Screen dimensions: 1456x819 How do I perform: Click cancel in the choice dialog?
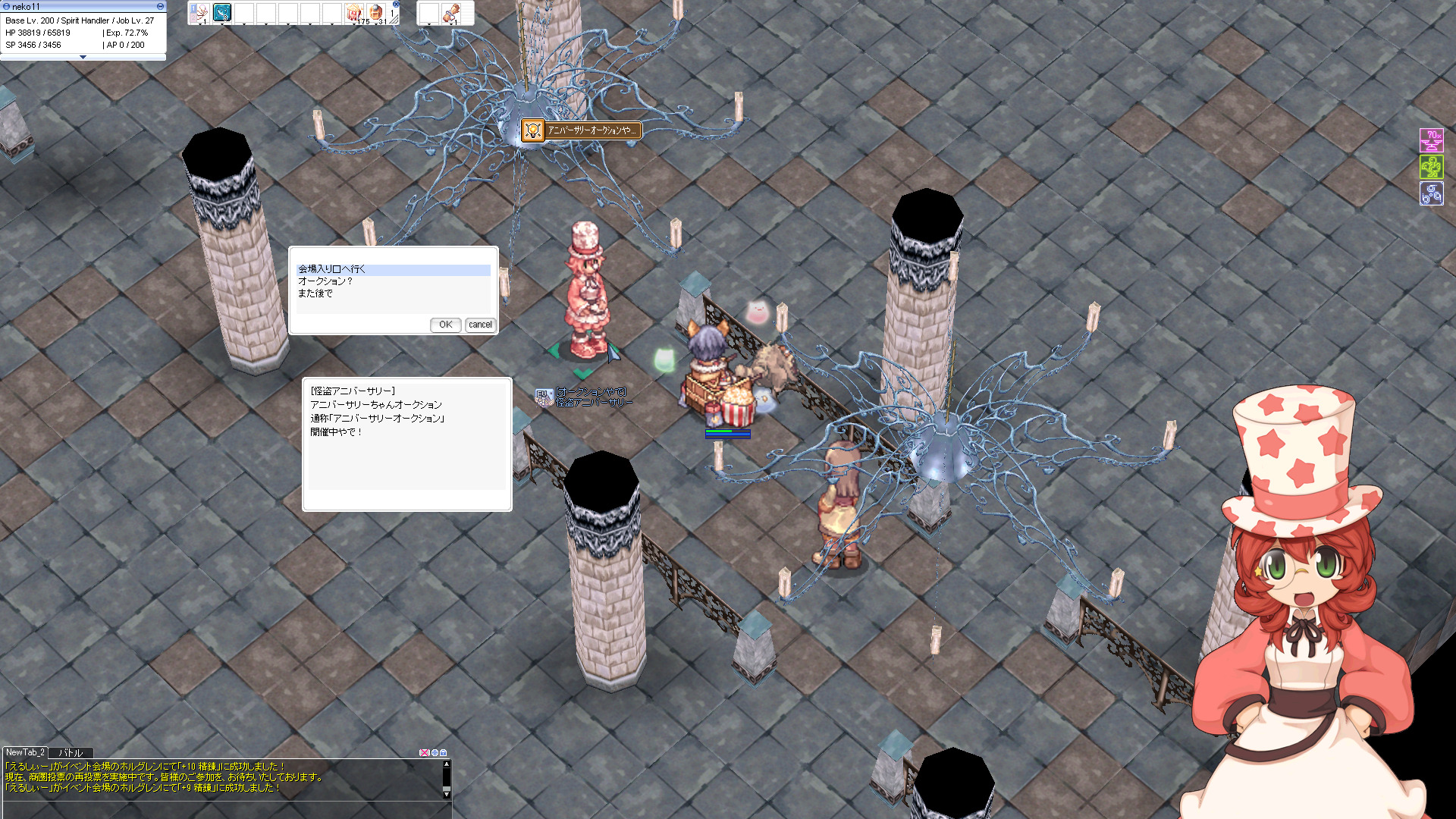click(480, 325)
